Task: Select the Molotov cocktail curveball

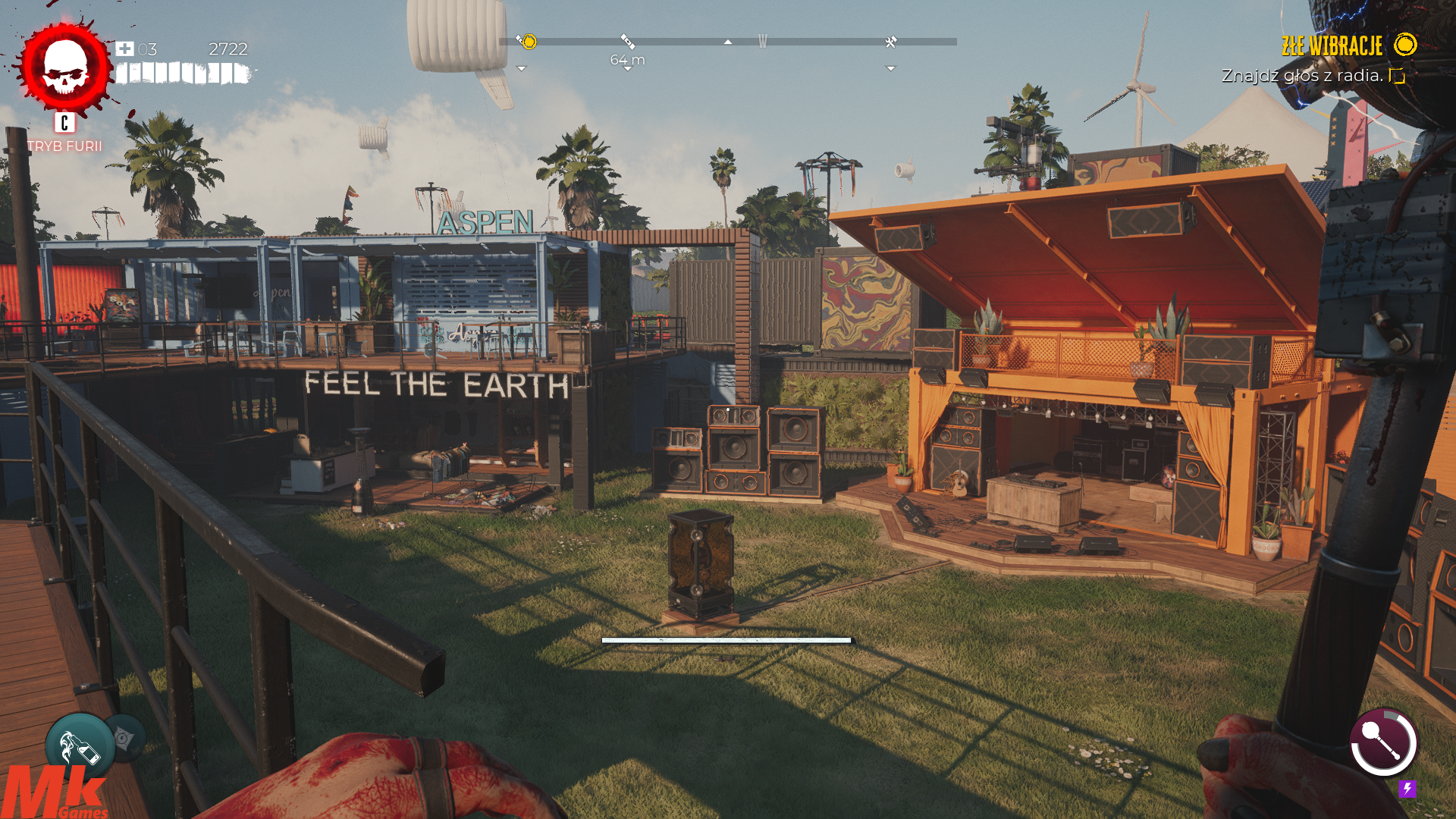Action: 79,747
